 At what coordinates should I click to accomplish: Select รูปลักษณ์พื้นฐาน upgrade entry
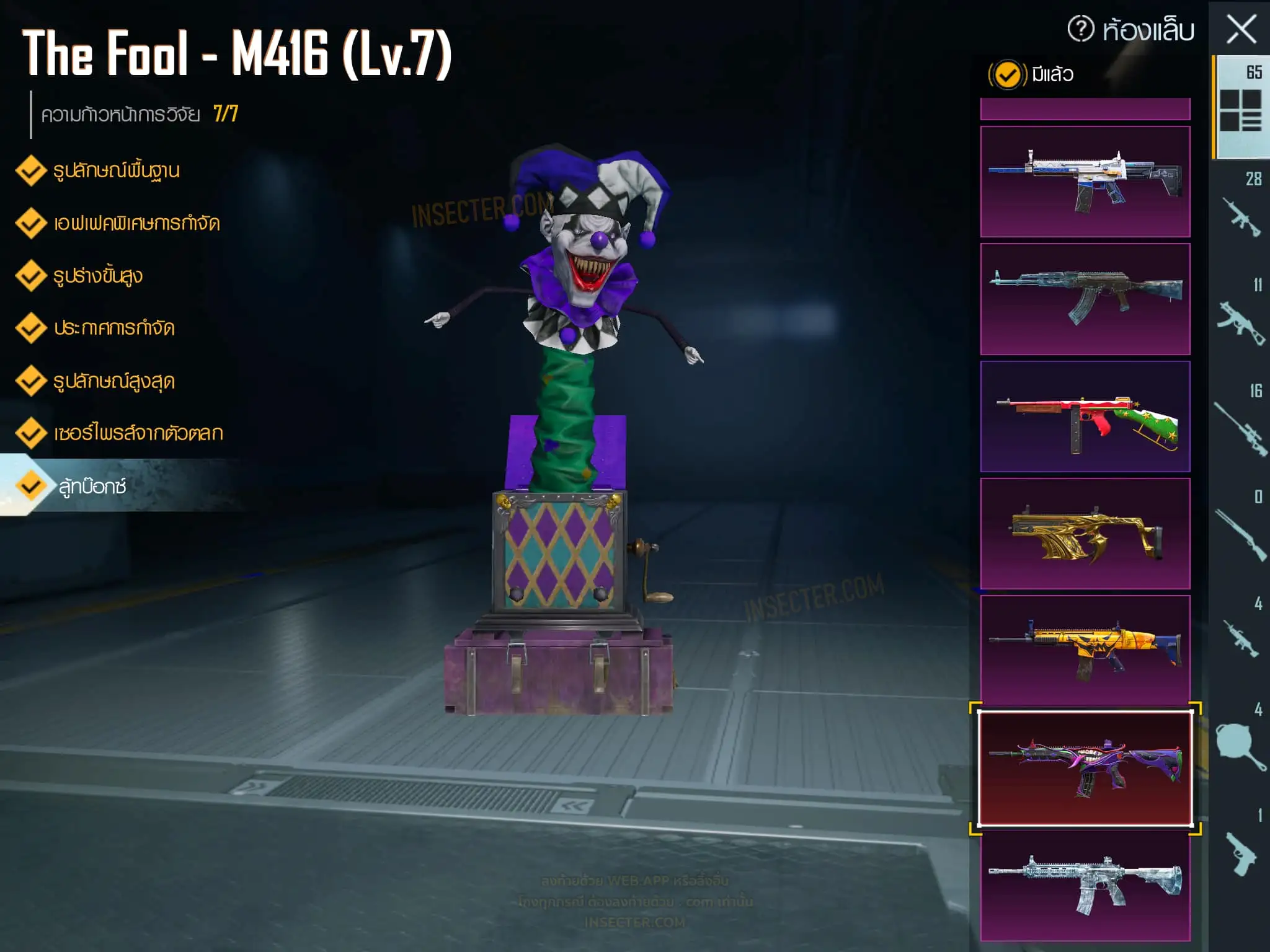tap(115, 171)
